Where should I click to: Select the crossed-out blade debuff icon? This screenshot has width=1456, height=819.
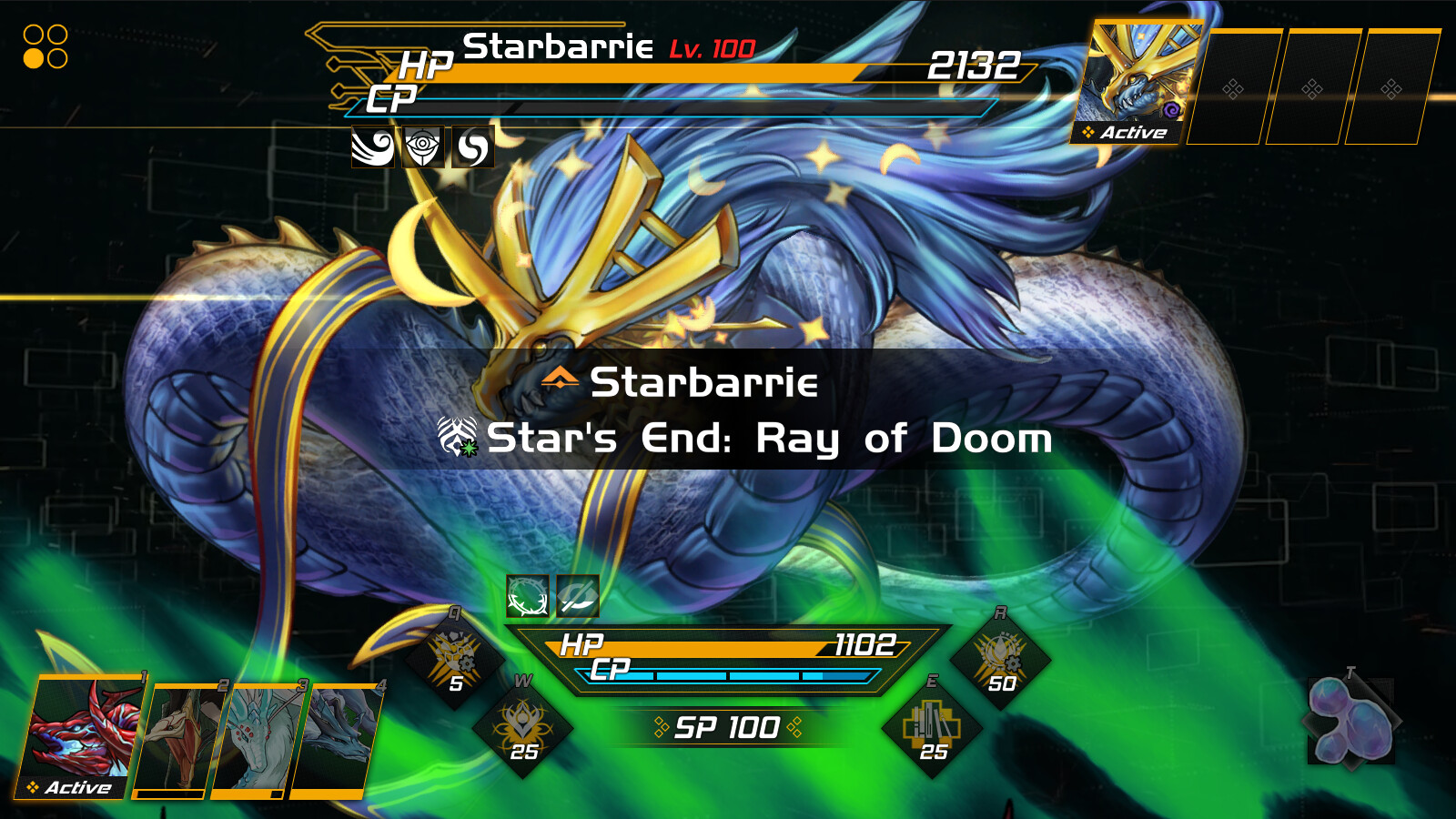577,600
